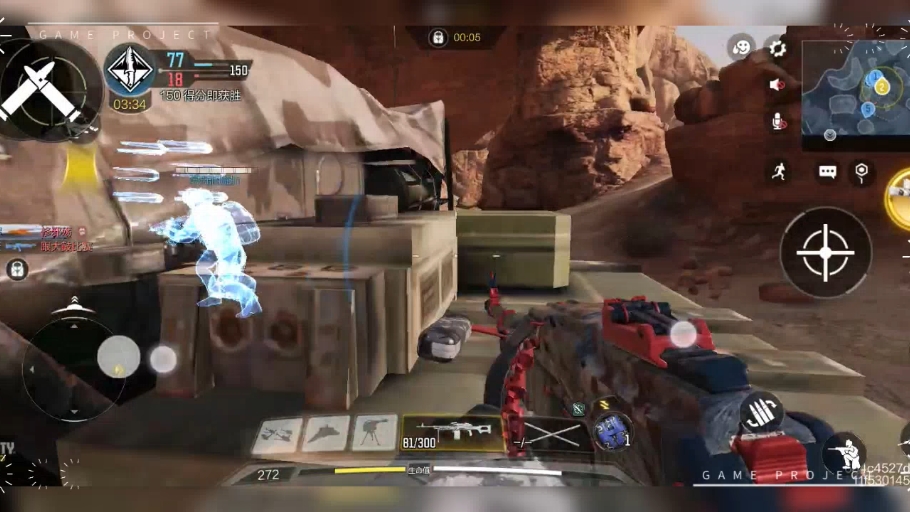Activate the missile strike scorestreak

pos(277,435)
